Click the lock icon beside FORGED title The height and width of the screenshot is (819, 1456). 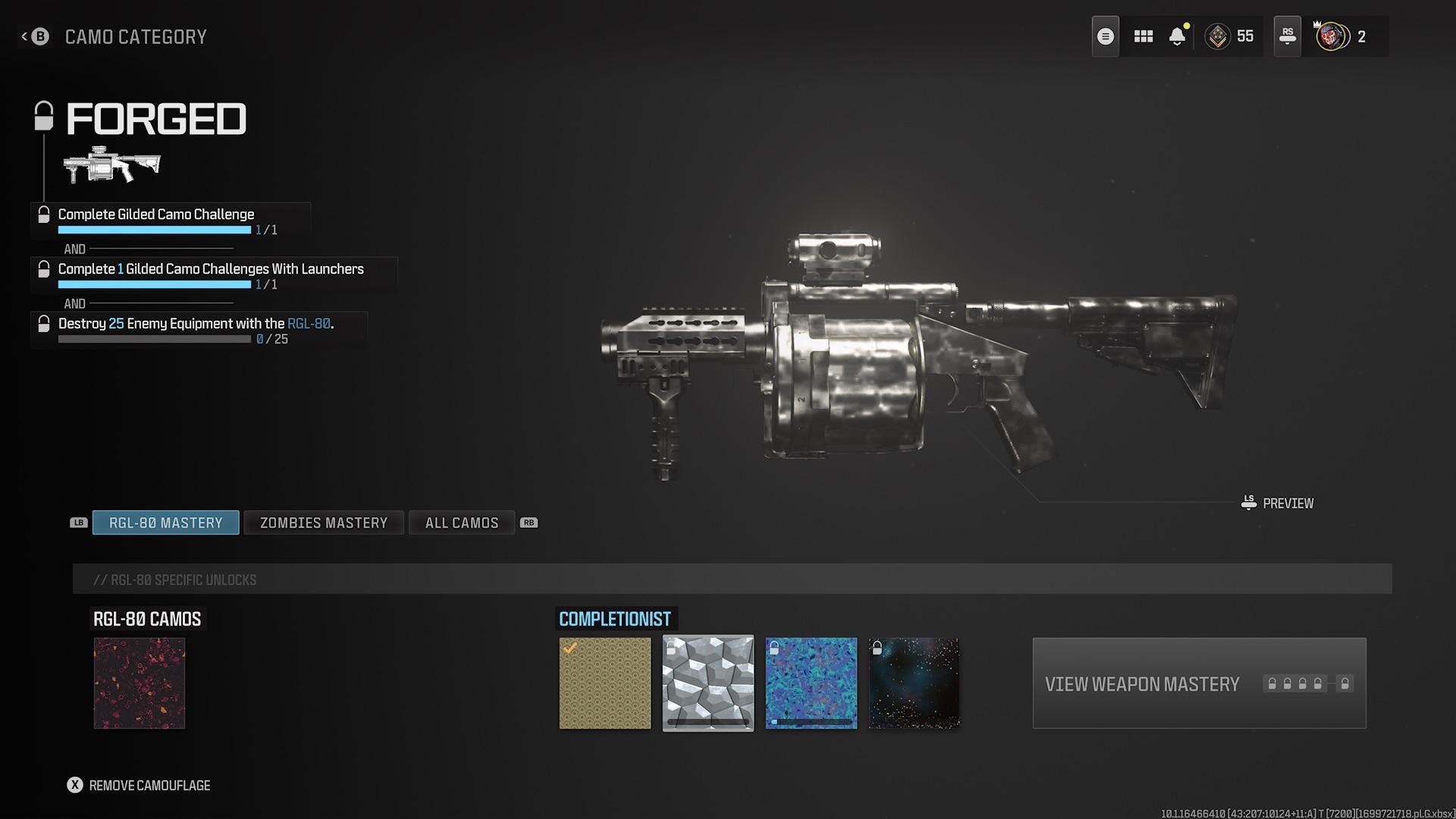(x=43, y=118)
